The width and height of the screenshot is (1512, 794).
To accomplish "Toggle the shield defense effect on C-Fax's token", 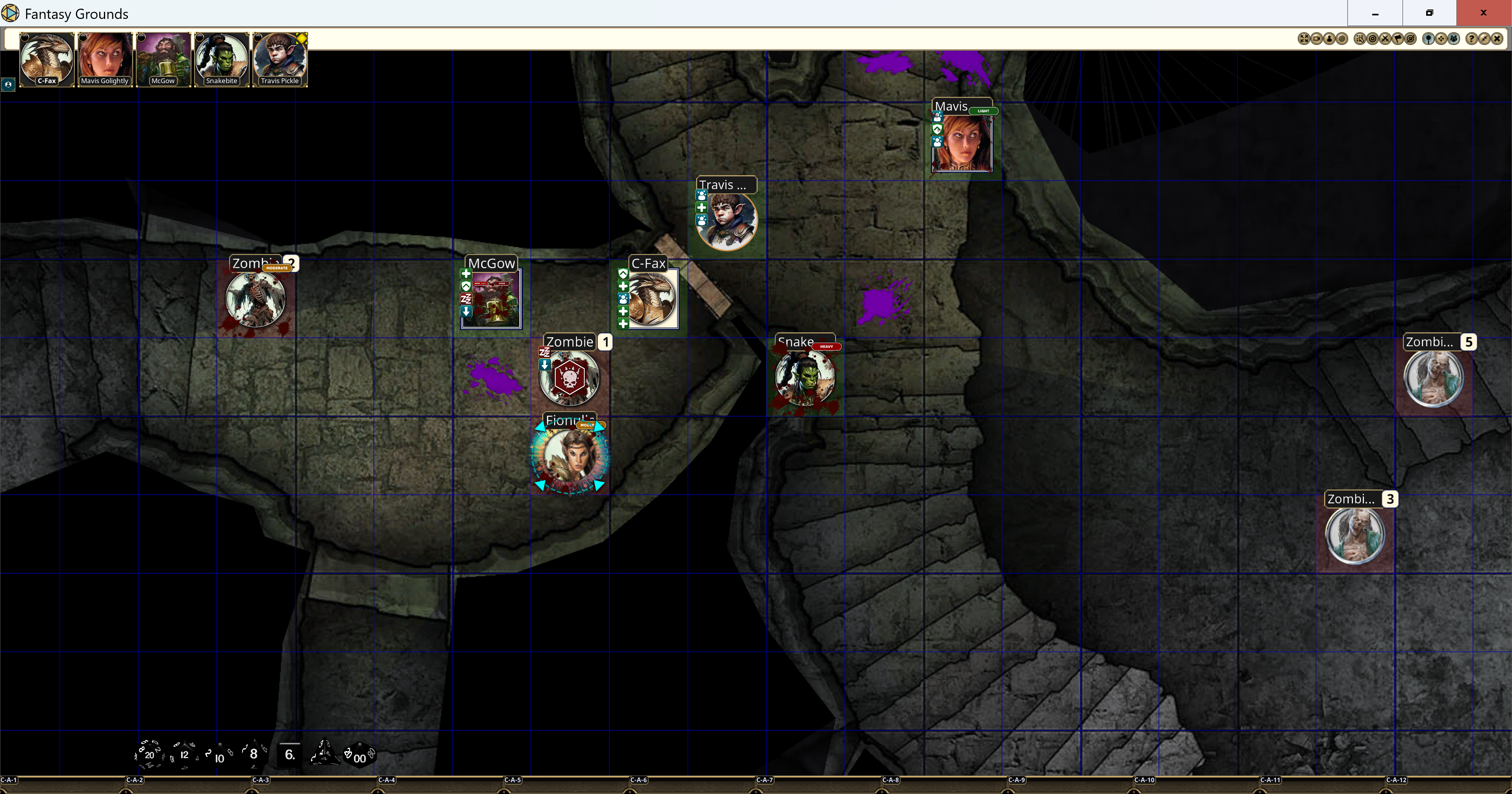I will click(623, 274).
